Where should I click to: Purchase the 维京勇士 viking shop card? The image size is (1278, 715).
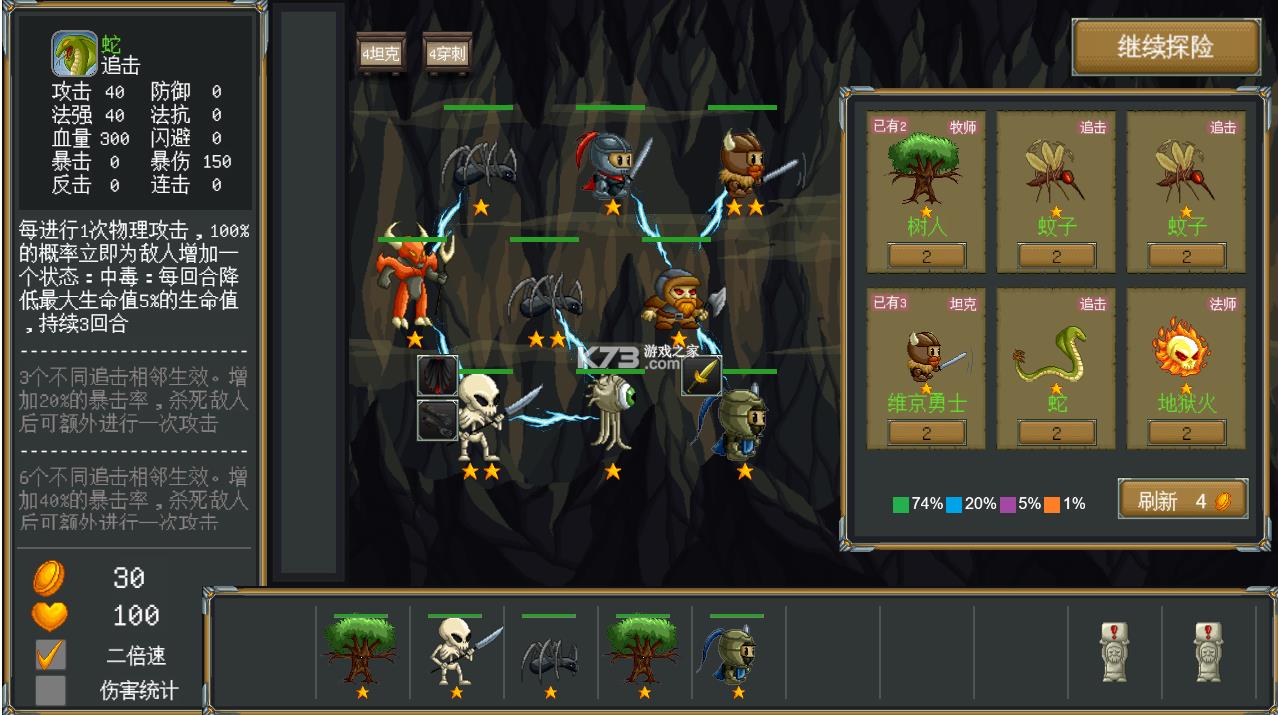click(926, 367)
